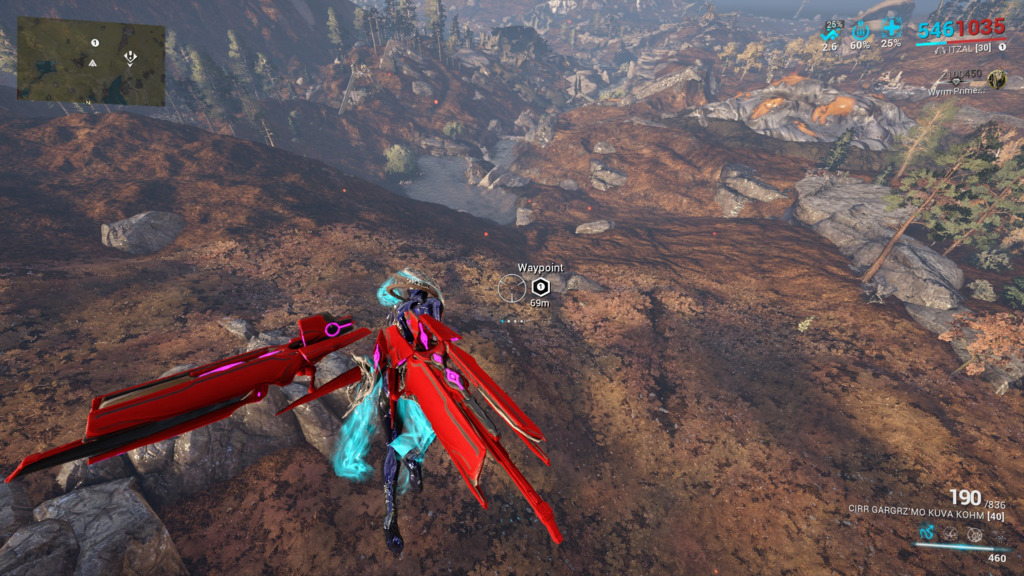Select the exclamation objective marker on minimap

coord(130,58)
